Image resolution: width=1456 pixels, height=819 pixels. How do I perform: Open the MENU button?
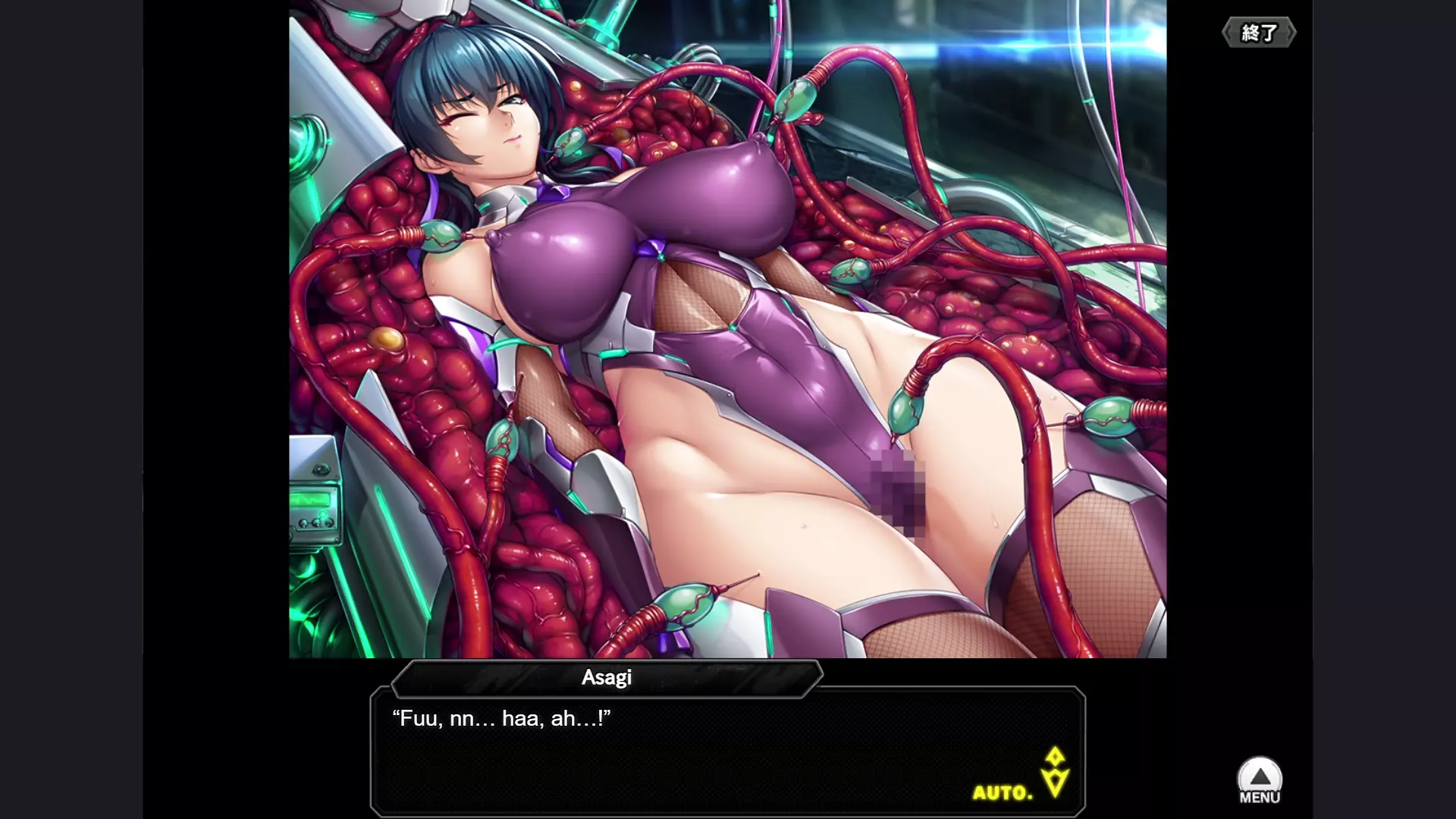pyautogui.click(x=1260, y=781)
